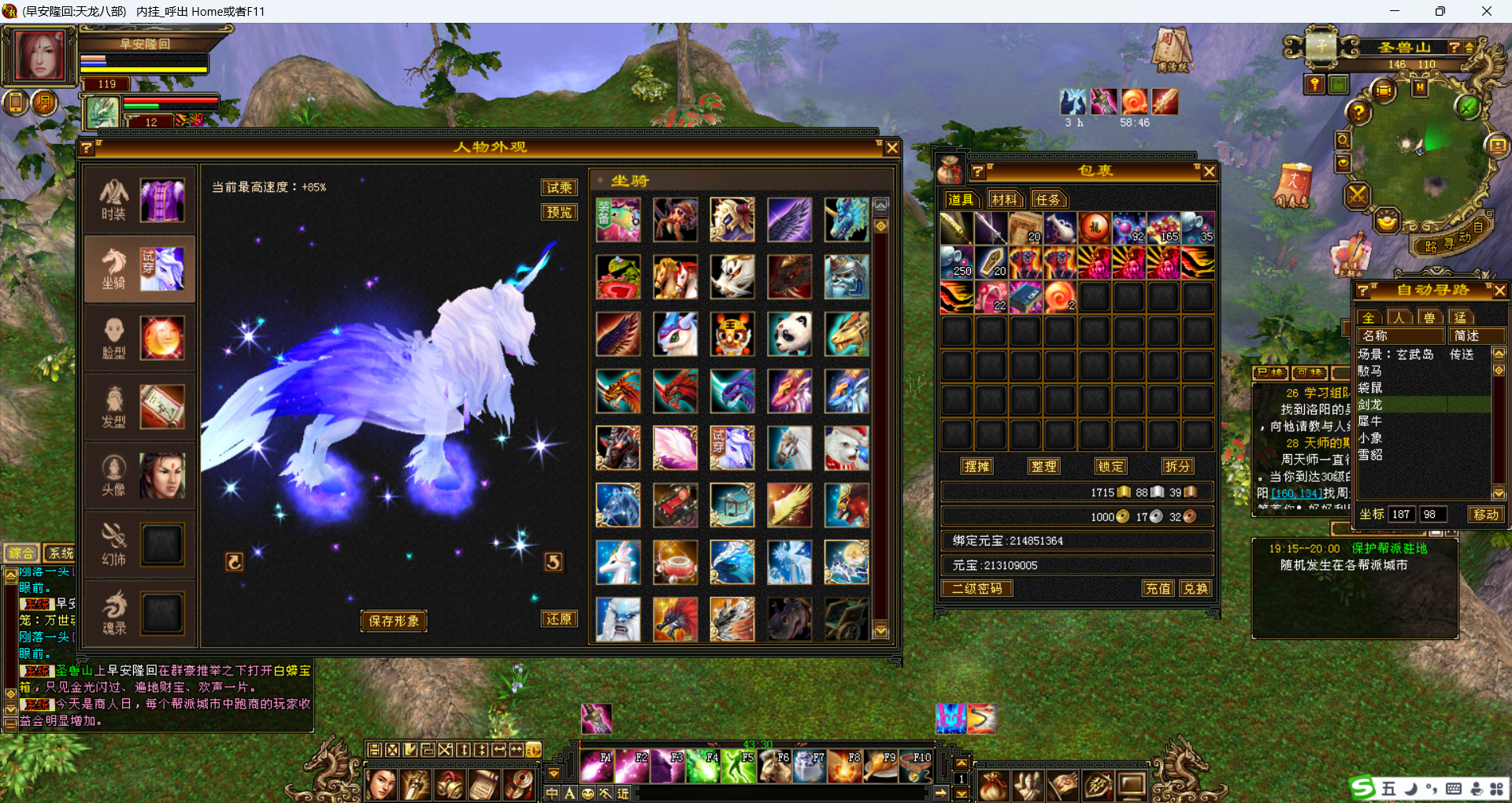Open the 任务 quest items tab
Screen dimensions: 1512x803
tap(1048, 200)
